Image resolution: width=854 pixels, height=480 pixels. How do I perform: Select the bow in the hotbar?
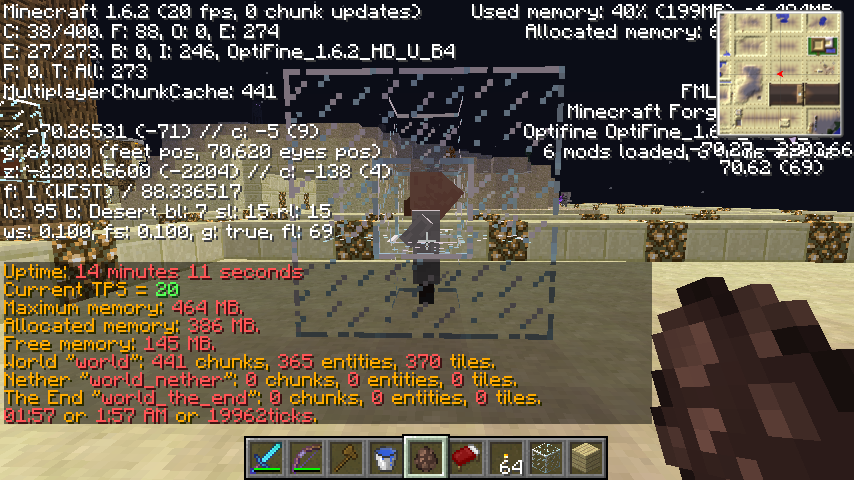(305, 459)
